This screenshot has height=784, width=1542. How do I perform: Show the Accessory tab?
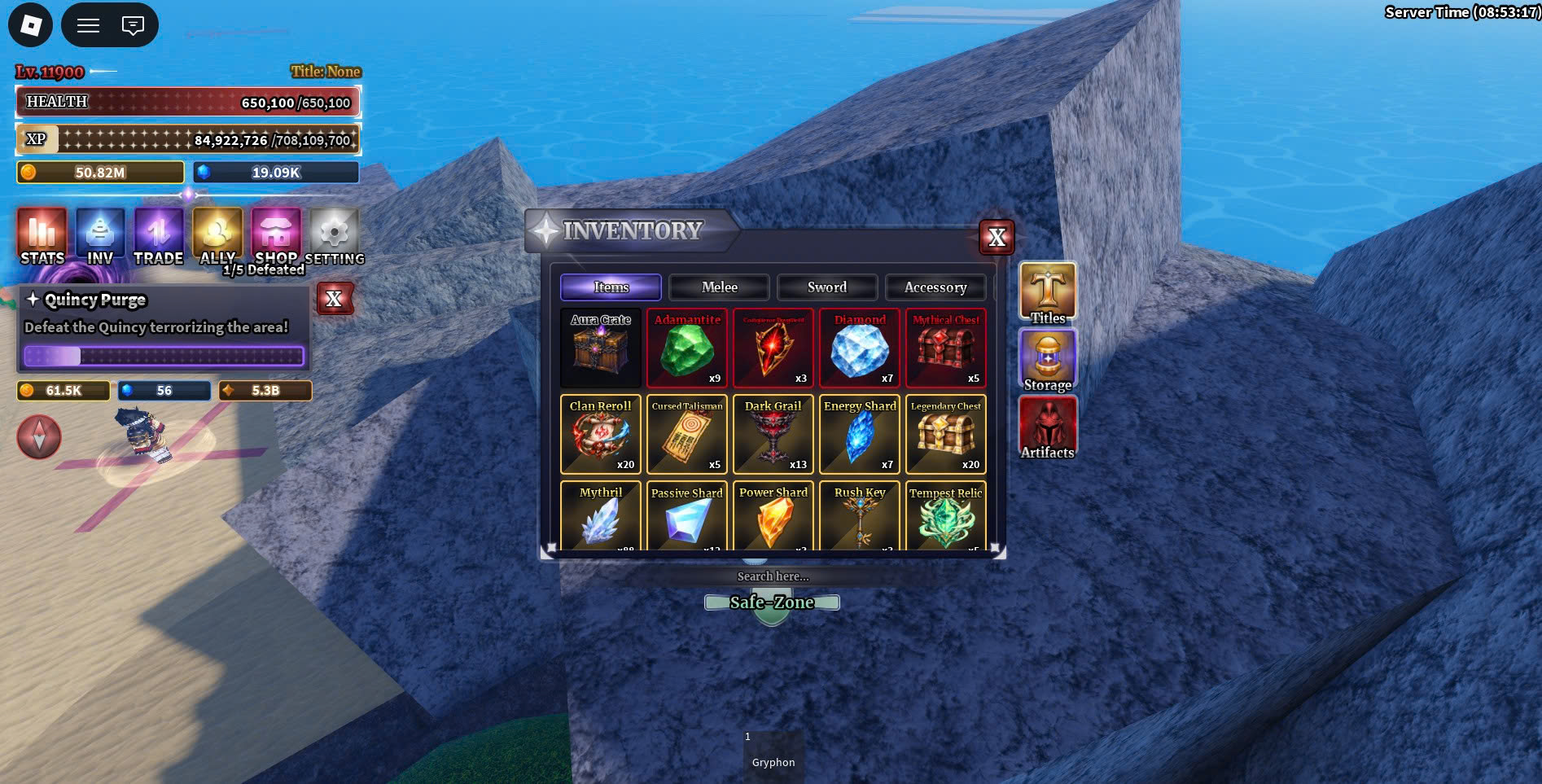(935, 287)
